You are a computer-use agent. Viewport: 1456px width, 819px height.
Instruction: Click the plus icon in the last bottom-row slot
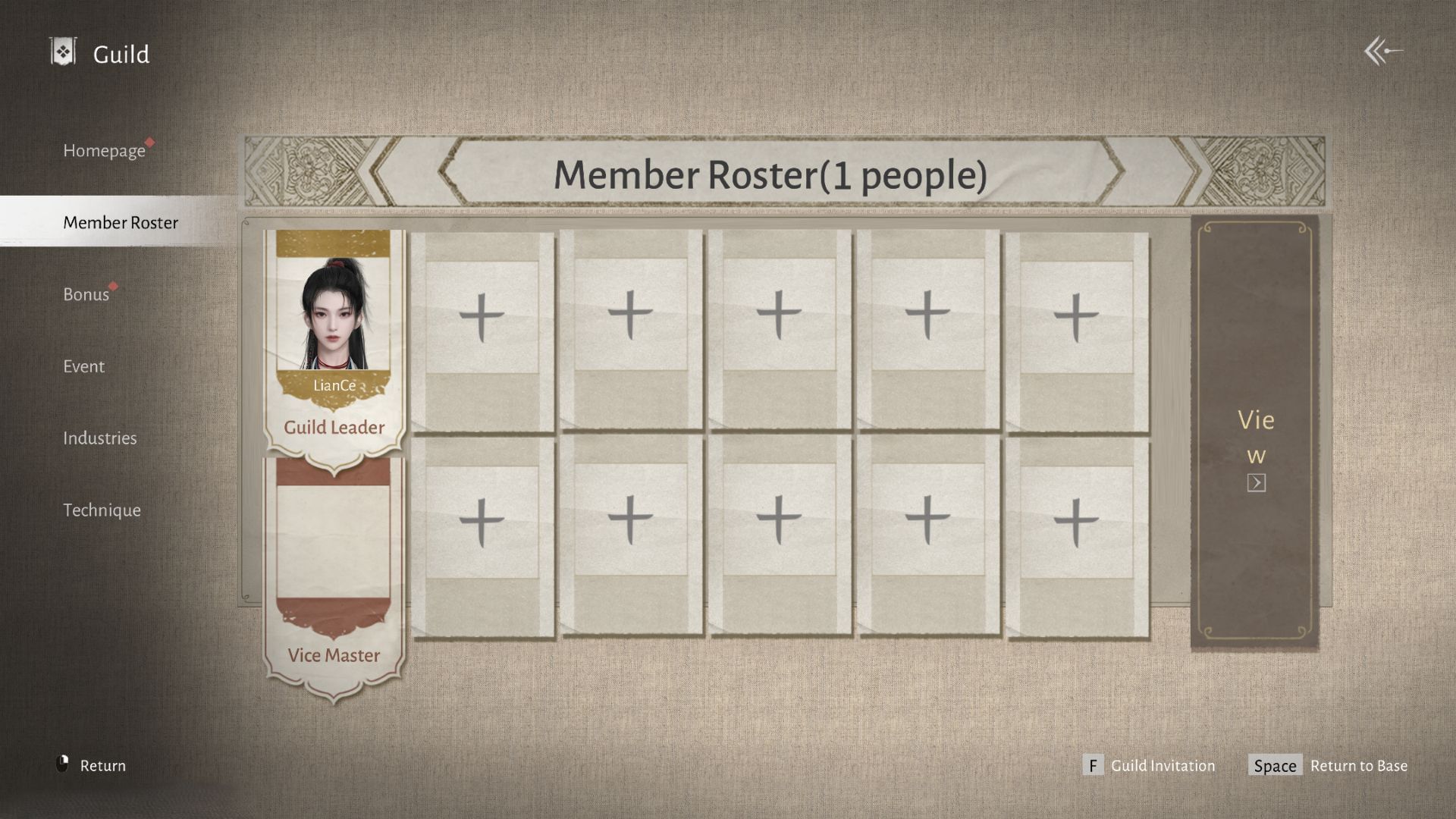[1075, 520]
